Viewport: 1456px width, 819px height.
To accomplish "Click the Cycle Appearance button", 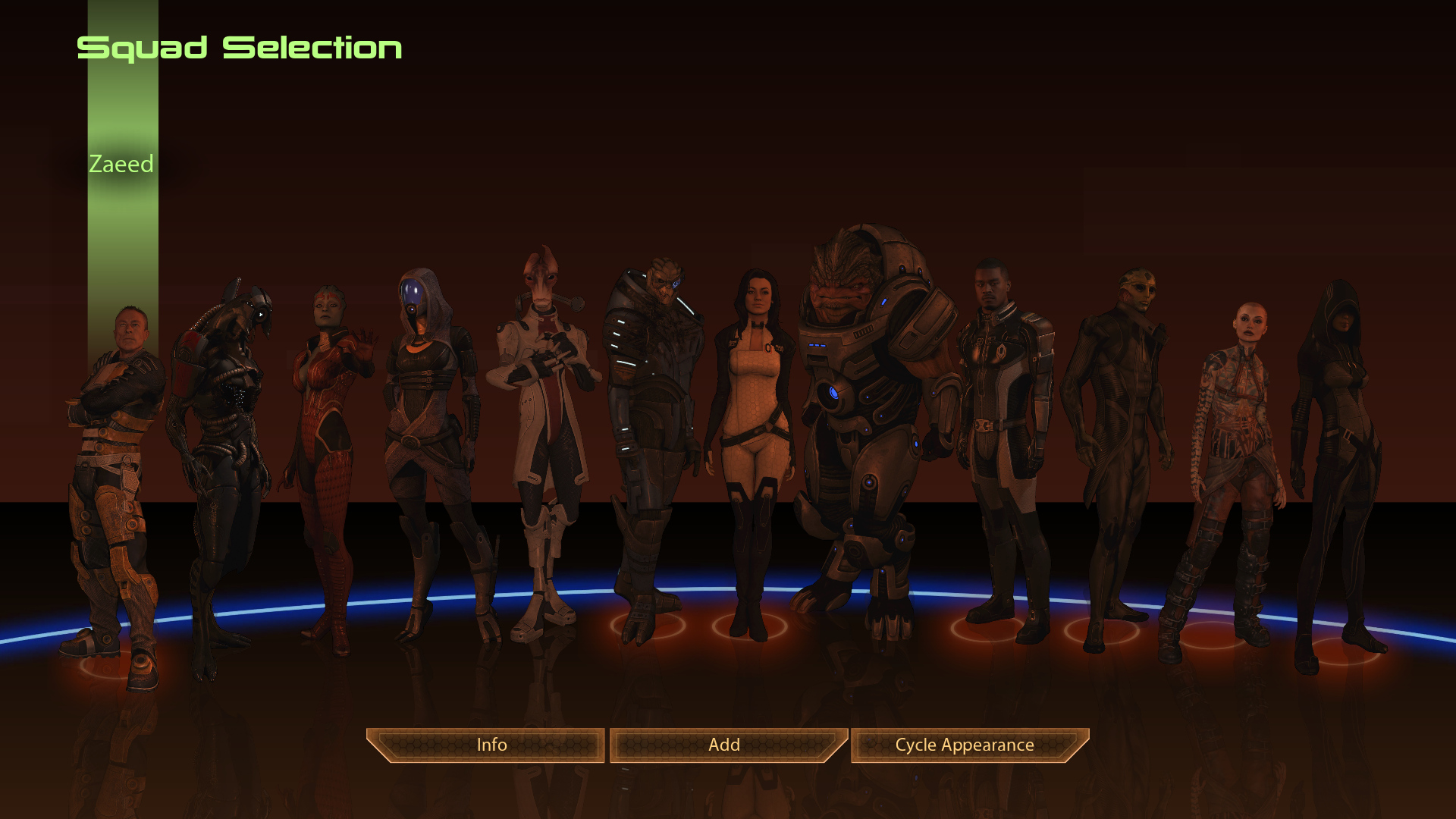I will coord(965,745).
